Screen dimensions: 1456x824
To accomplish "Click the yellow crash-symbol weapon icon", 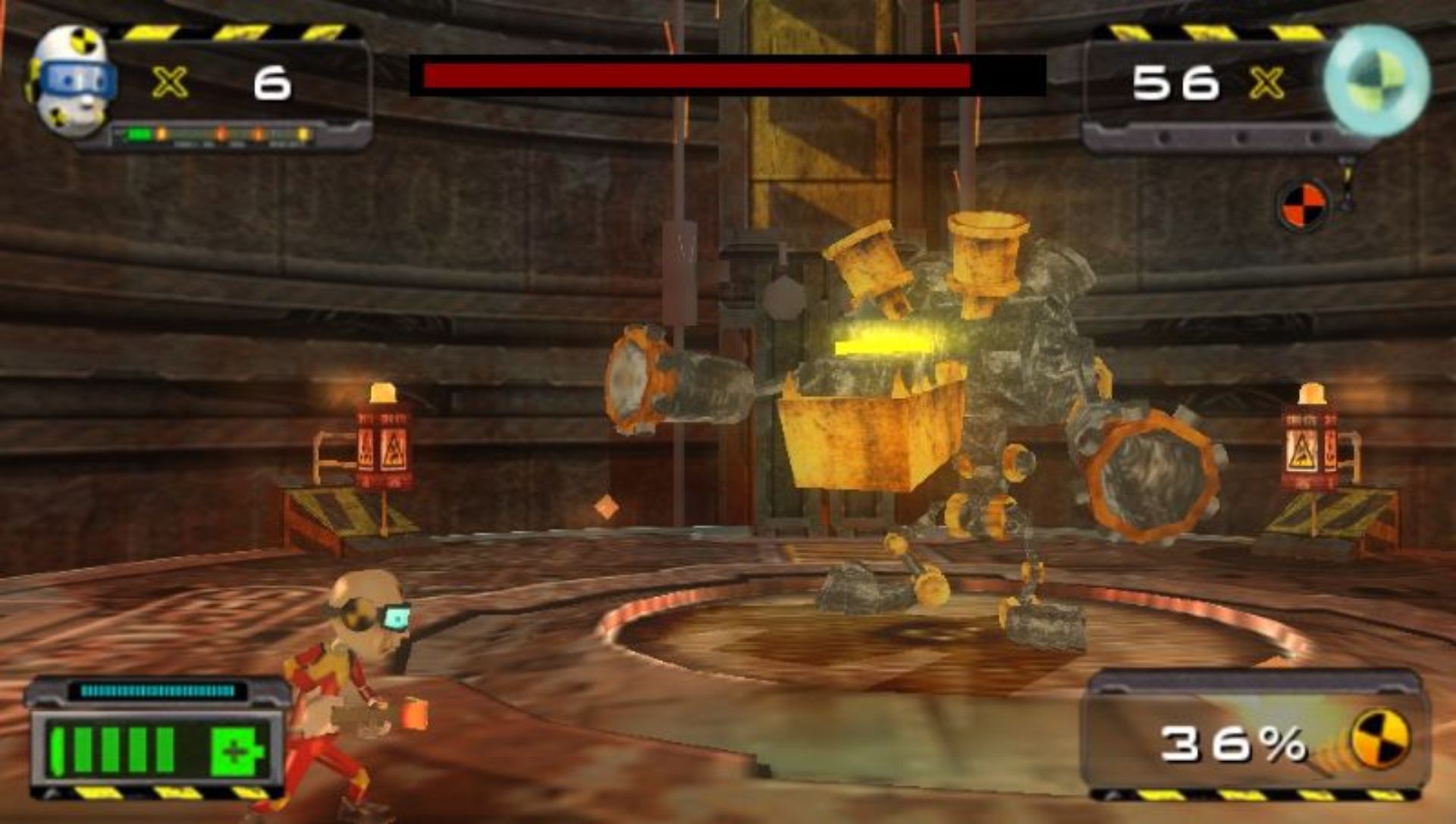I will pyautogui.click(x=1380, y=739).
